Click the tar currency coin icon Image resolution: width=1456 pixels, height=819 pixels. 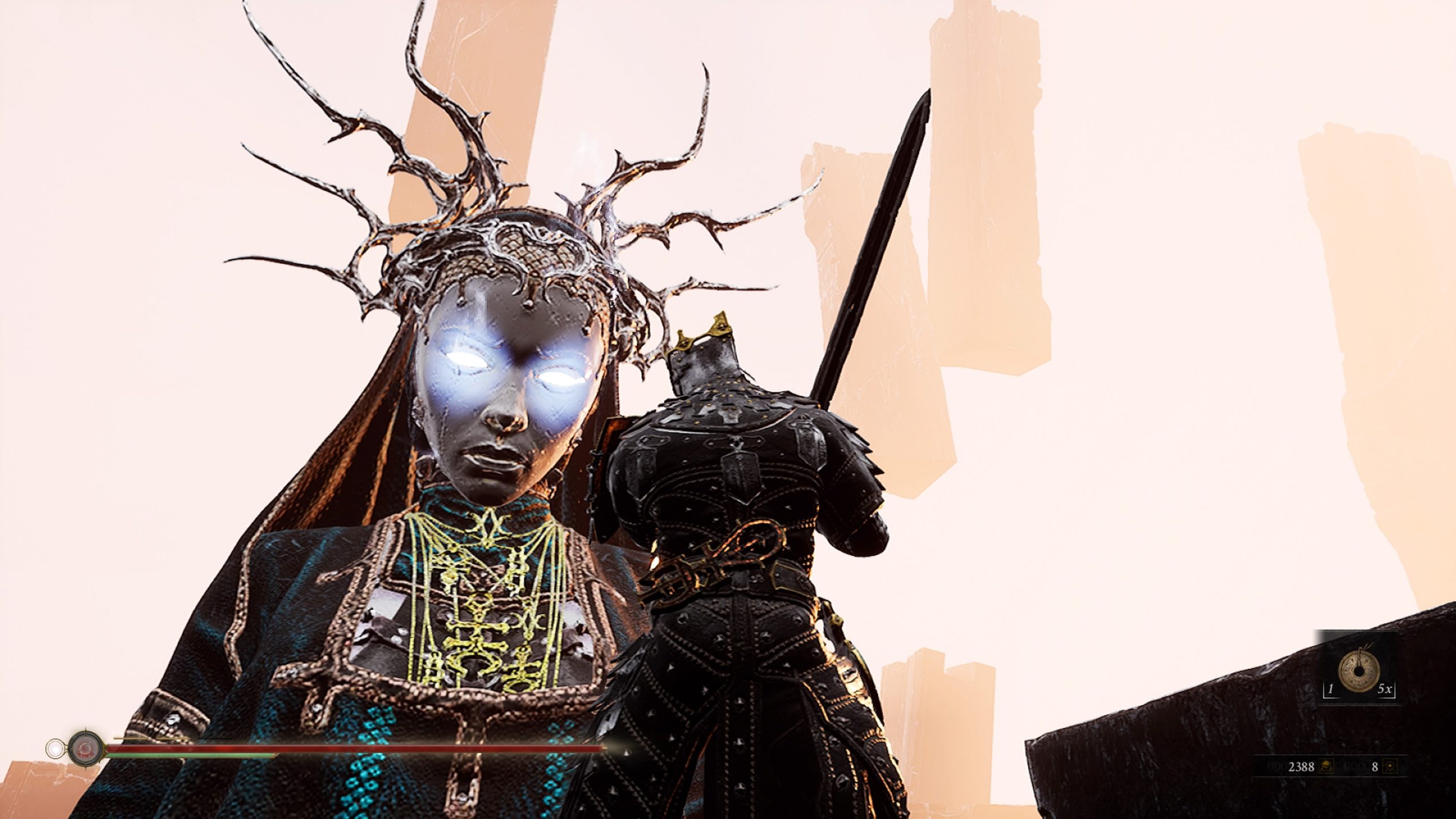click(x=1326, y=767)
